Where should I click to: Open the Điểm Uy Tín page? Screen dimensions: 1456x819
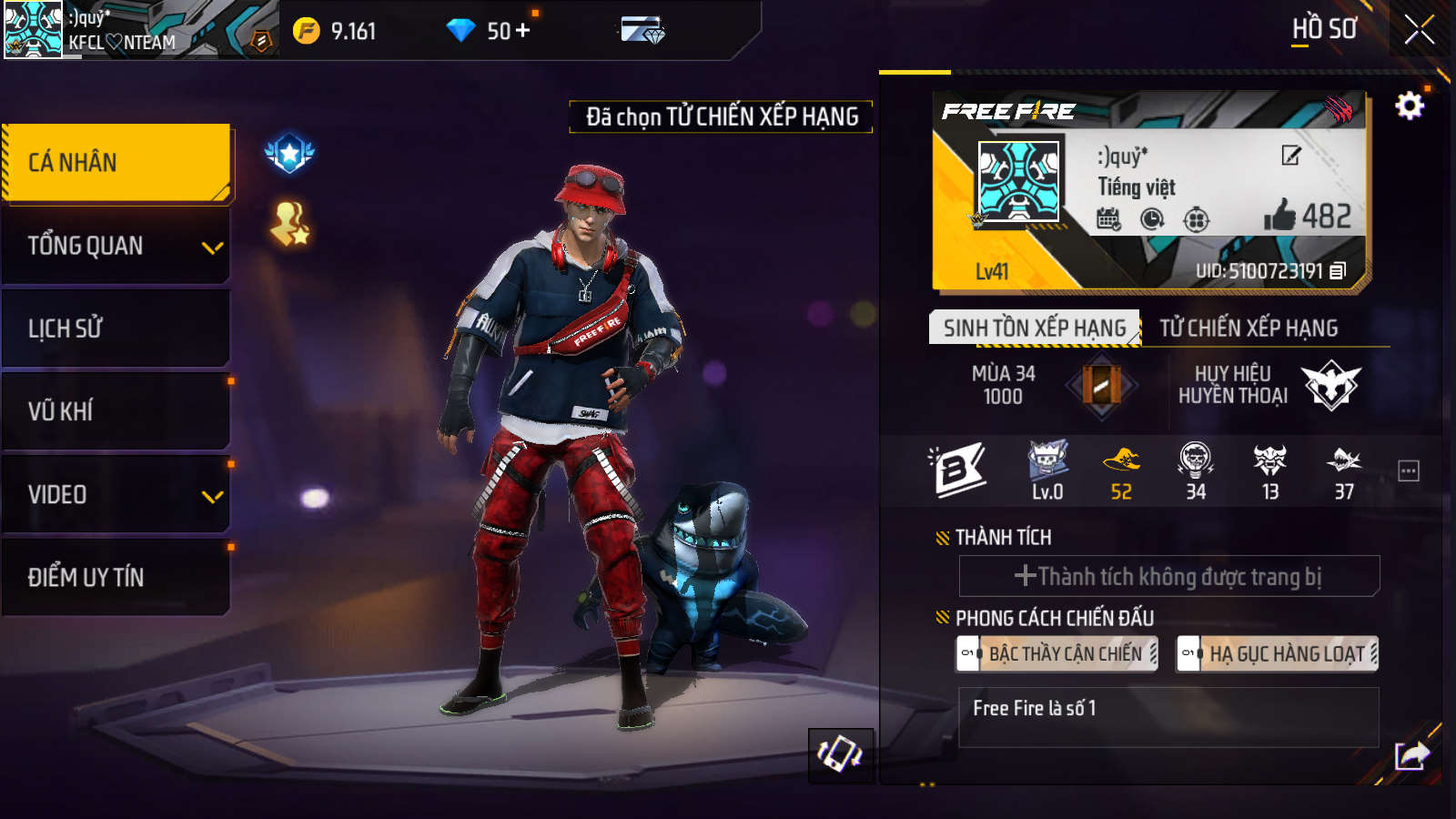116,578
